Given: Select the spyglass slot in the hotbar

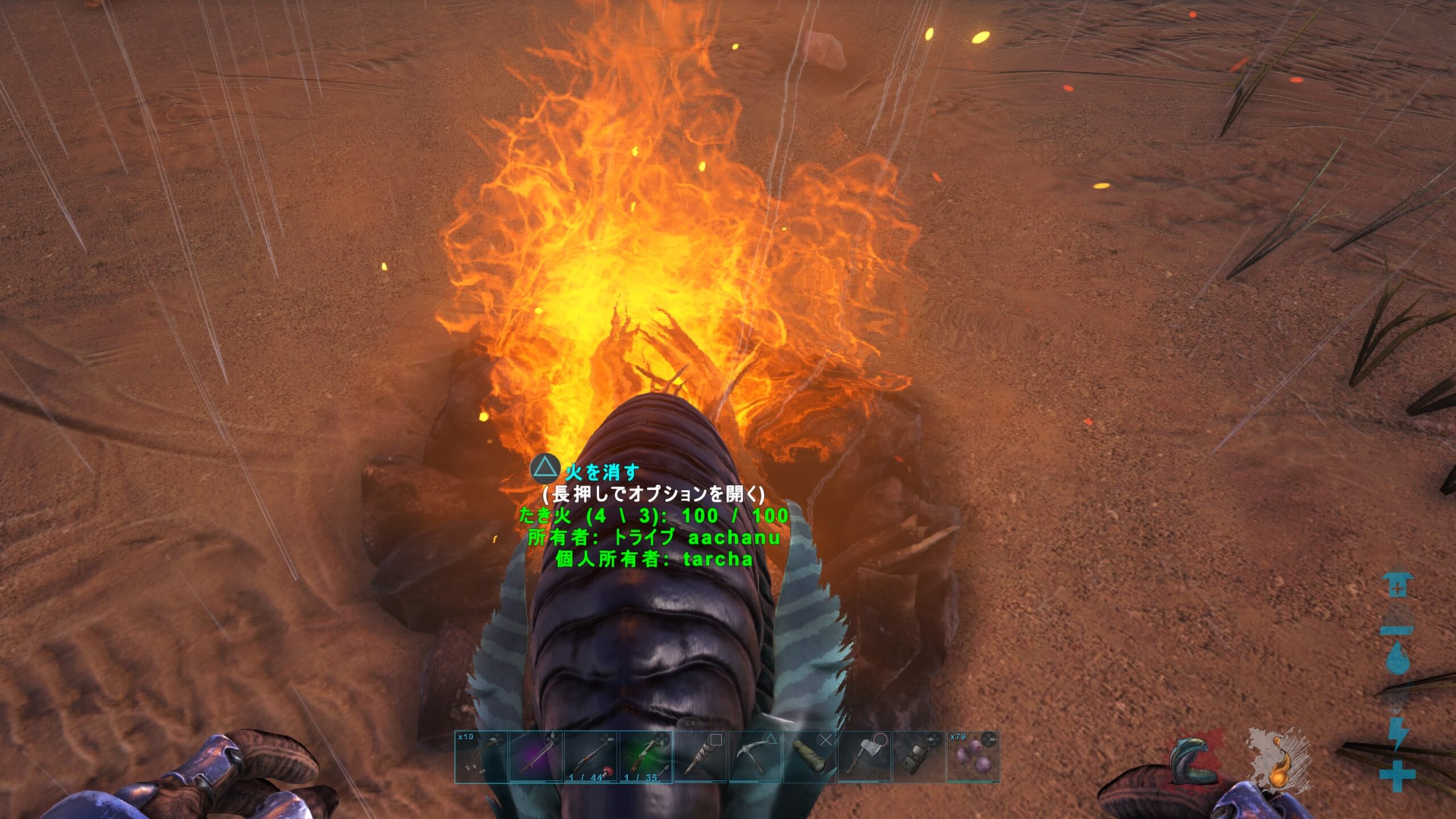Looking at the screenshot, I should click(810, 756).
